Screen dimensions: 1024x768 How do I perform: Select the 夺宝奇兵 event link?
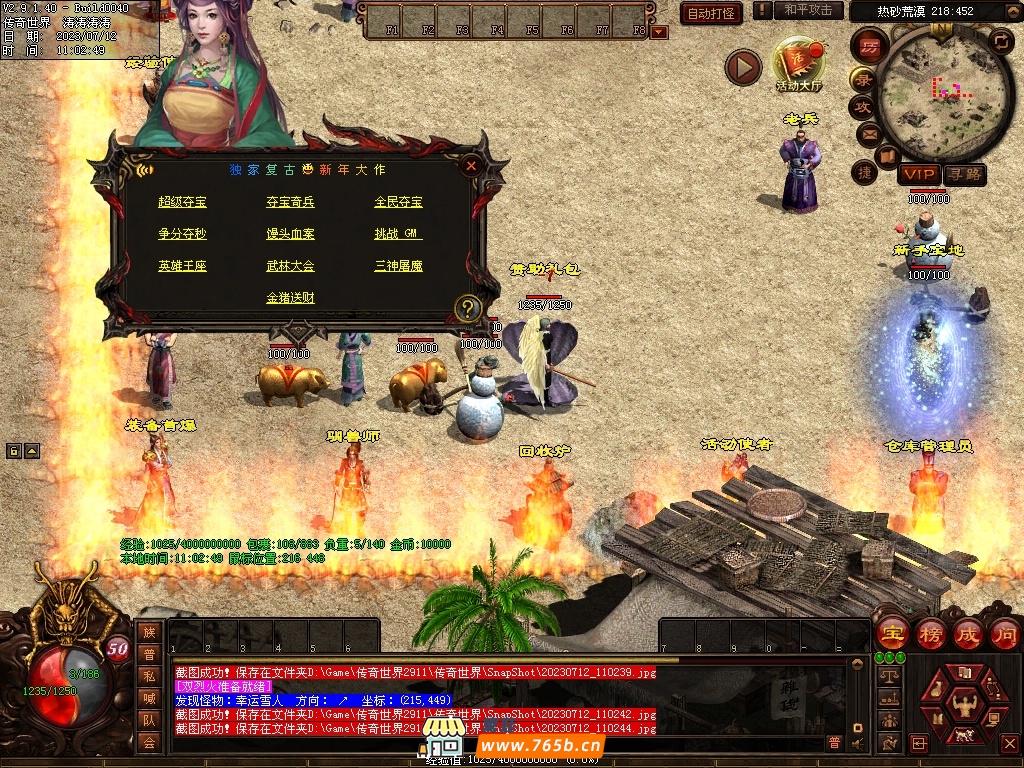tap(290, 202)
